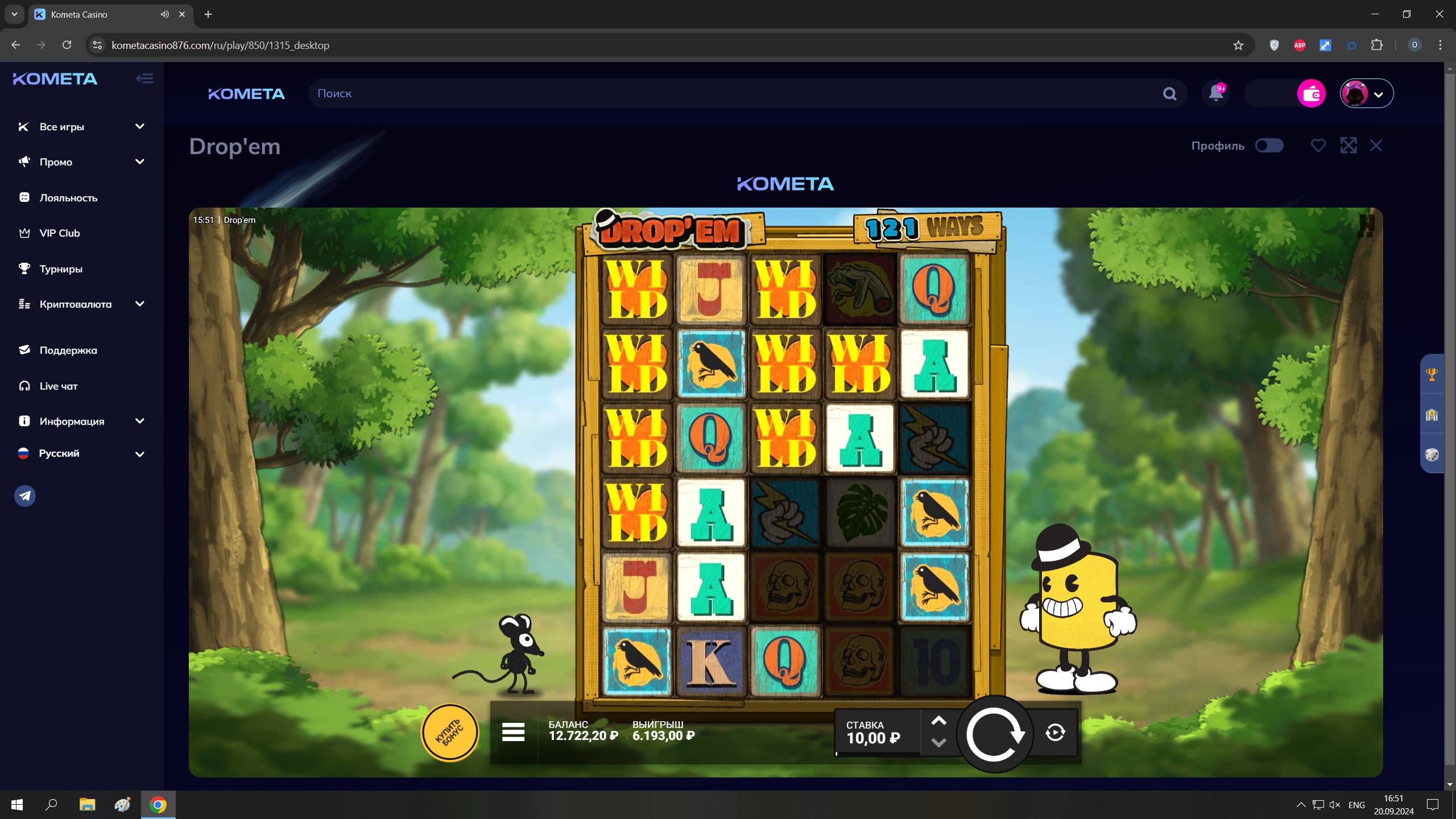Open the slot's hamburger menu
The height and width of the screenshot is (819, 1456).
coord(513,733)
